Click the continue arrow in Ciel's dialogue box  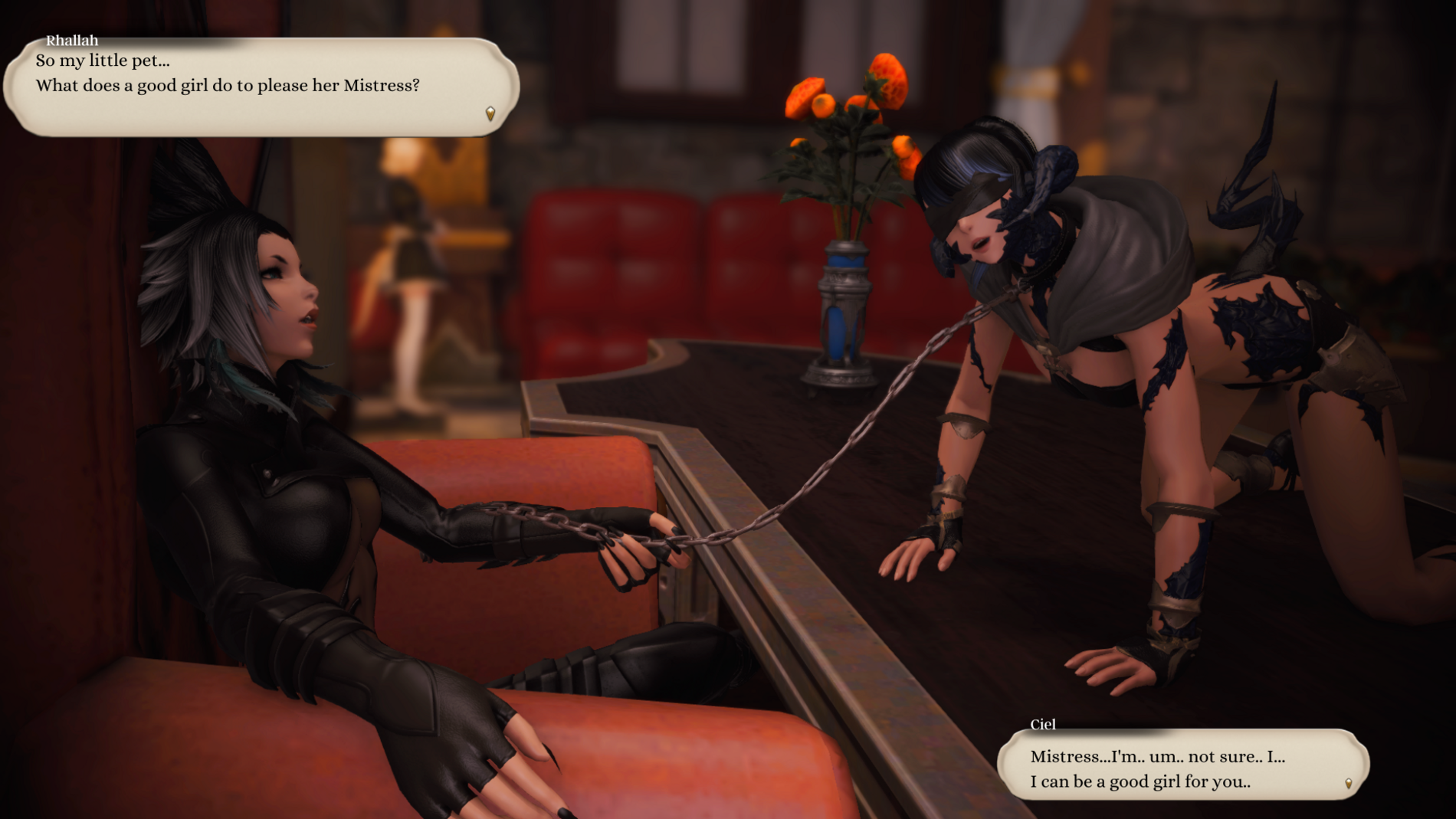click(x=1349, y=783)
